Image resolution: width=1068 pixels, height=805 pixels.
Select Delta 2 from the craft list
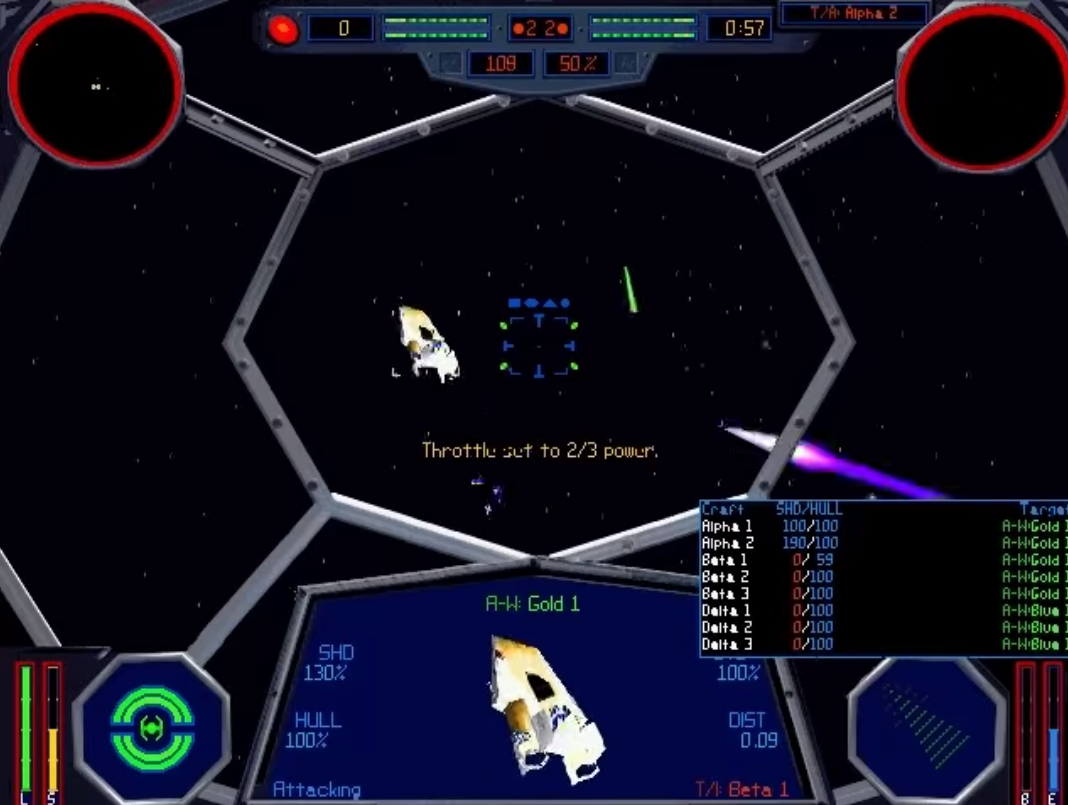pyautogui.click(x=727, y=628)
